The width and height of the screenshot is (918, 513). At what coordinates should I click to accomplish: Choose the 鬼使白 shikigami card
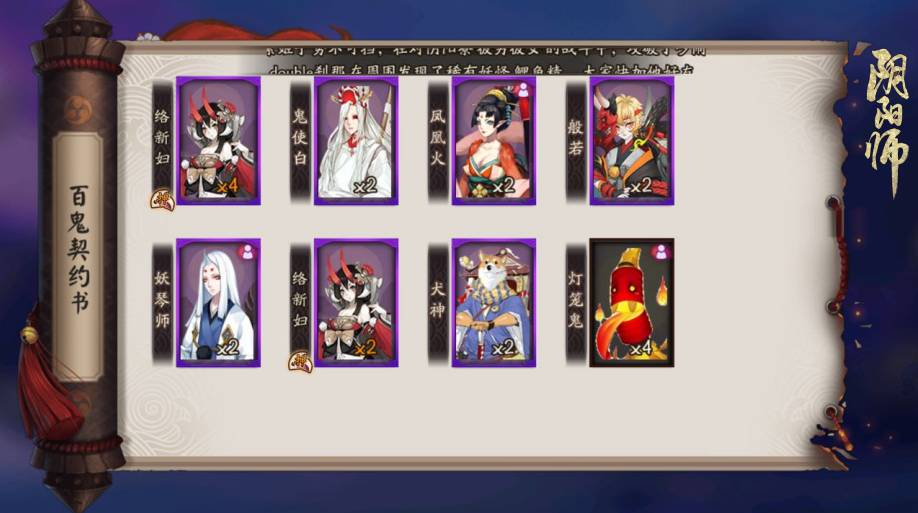[x=356, y=141]
